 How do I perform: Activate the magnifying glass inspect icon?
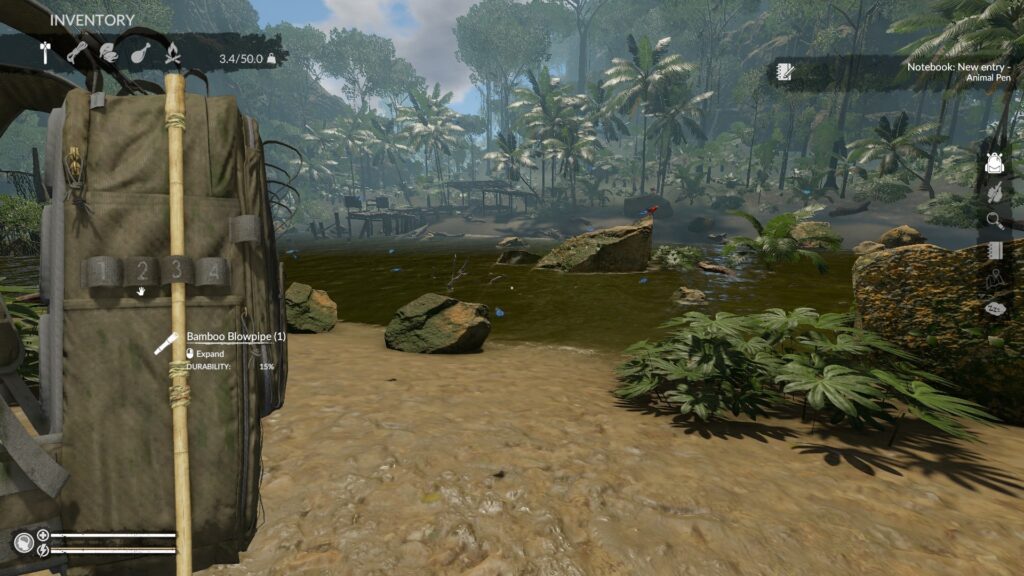(994, 221)
